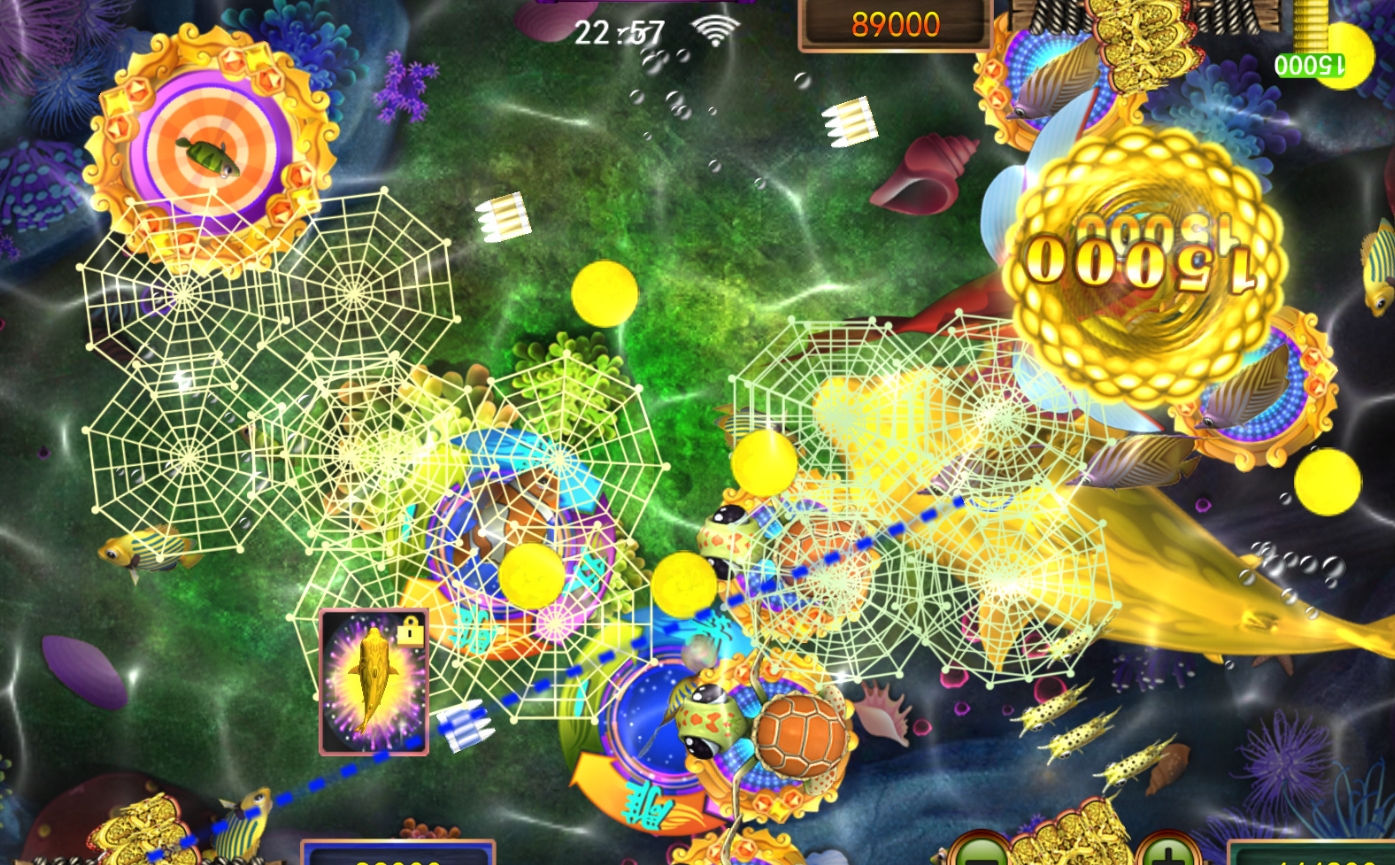Select the locked golden fish target card
1395x865 pixels.
point(374,680)
